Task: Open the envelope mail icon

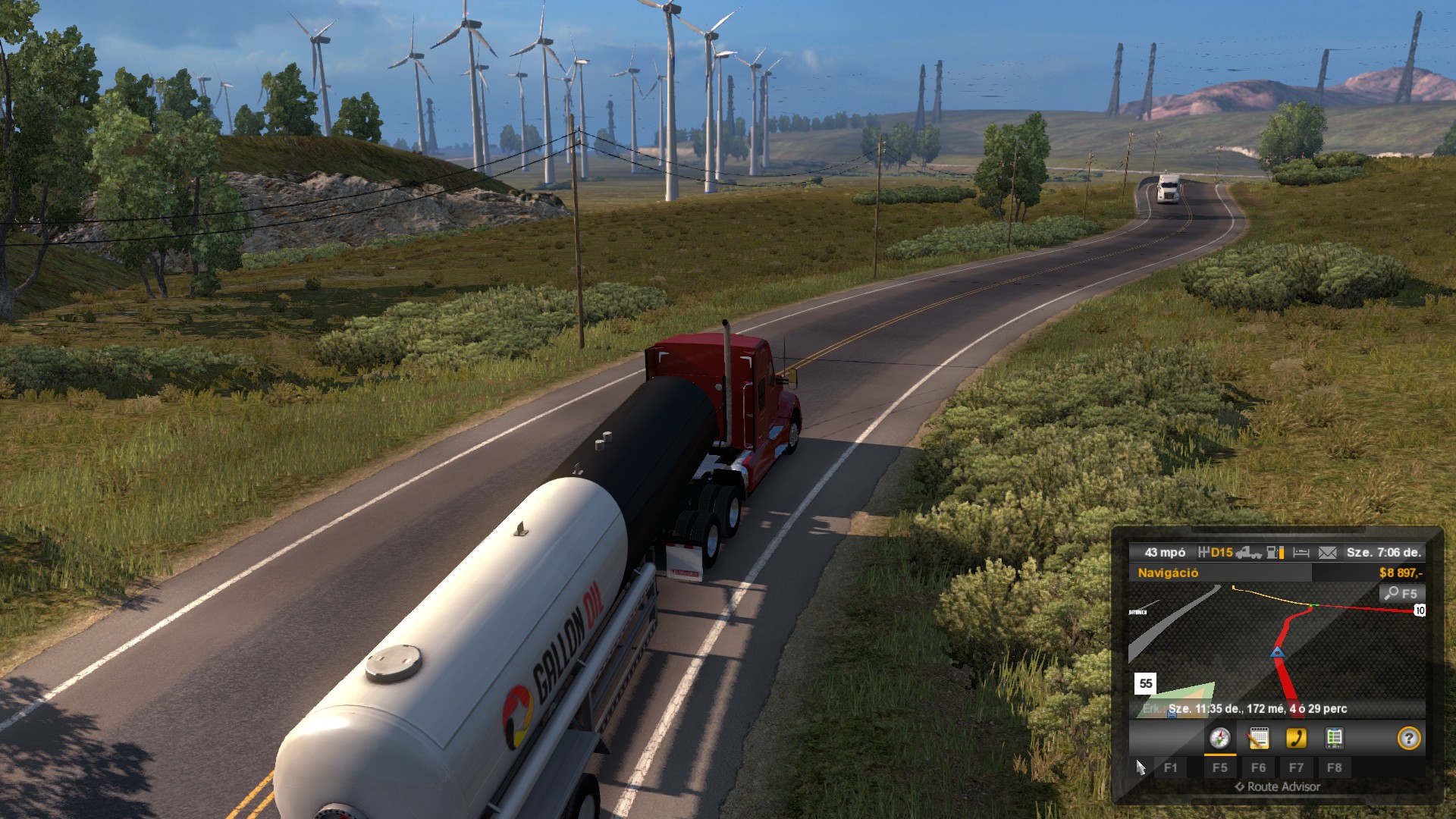Action: coord(1327,553)
